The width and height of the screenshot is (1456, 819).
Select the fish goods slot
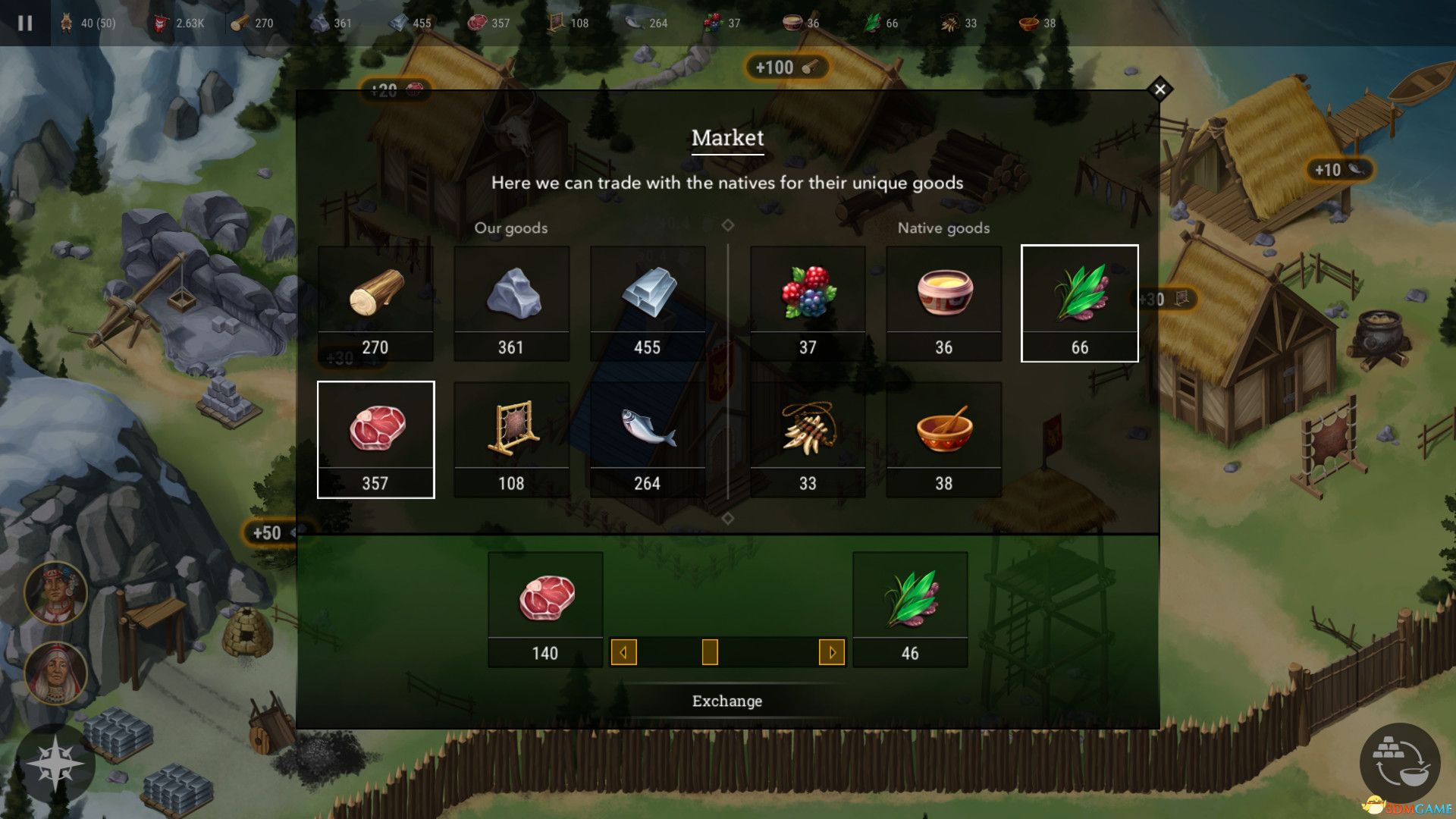[648, 440]
